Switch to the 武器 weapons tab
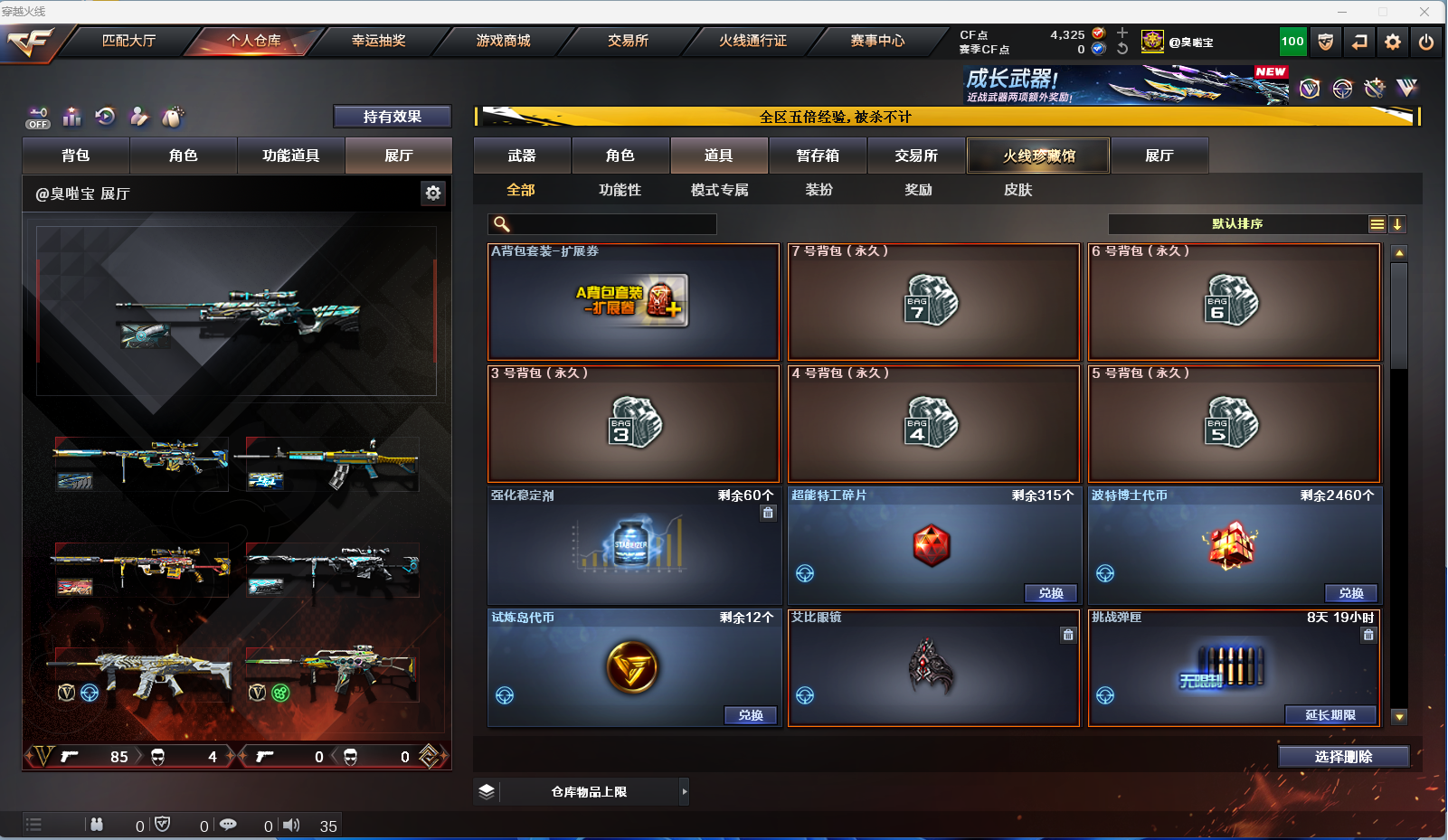This screenshot has height=840, width=1448. (522, 156)
